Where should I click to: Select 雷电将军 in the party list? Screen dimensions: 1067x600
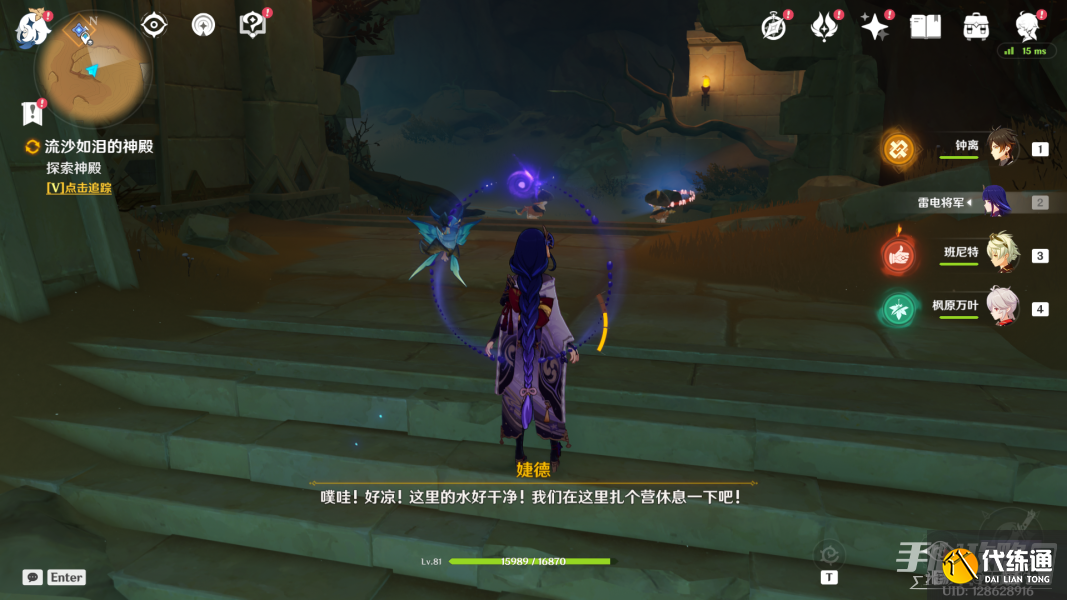995,202
